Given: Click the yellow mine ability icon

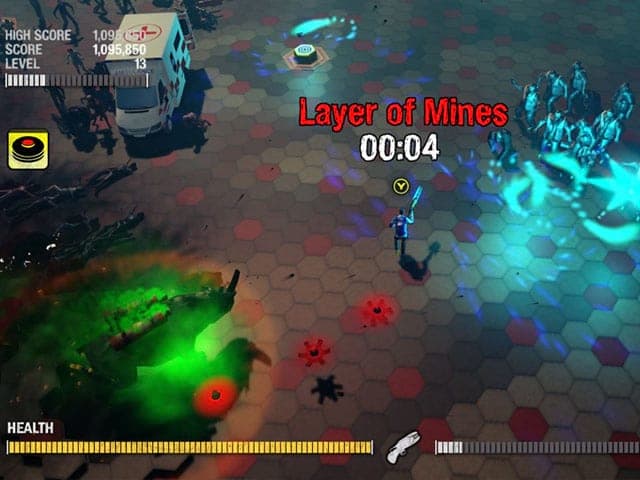Looking at the screenshot, I should tap(29, 150).
